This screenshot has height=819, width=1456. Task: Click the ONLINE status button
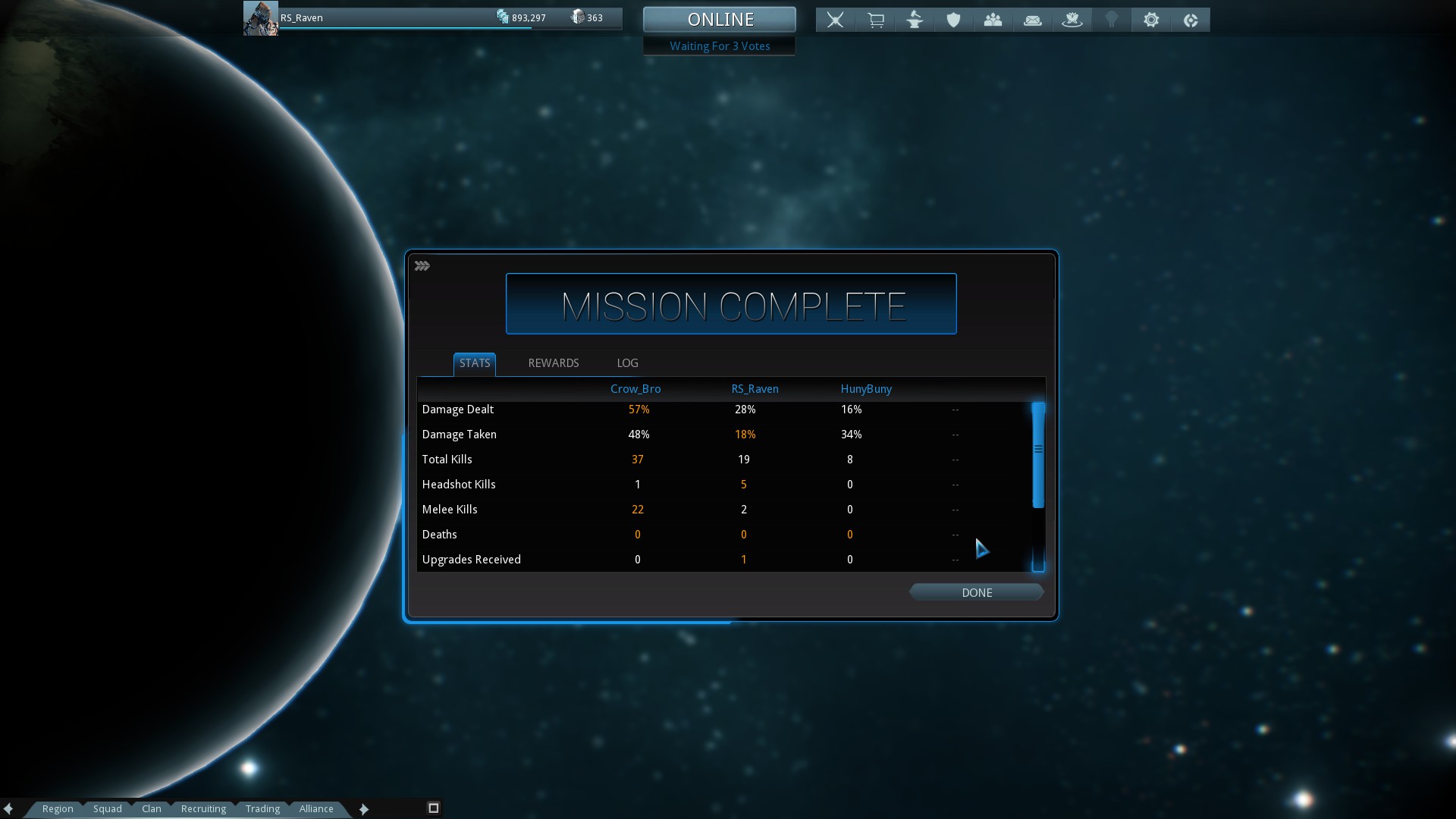720,20
